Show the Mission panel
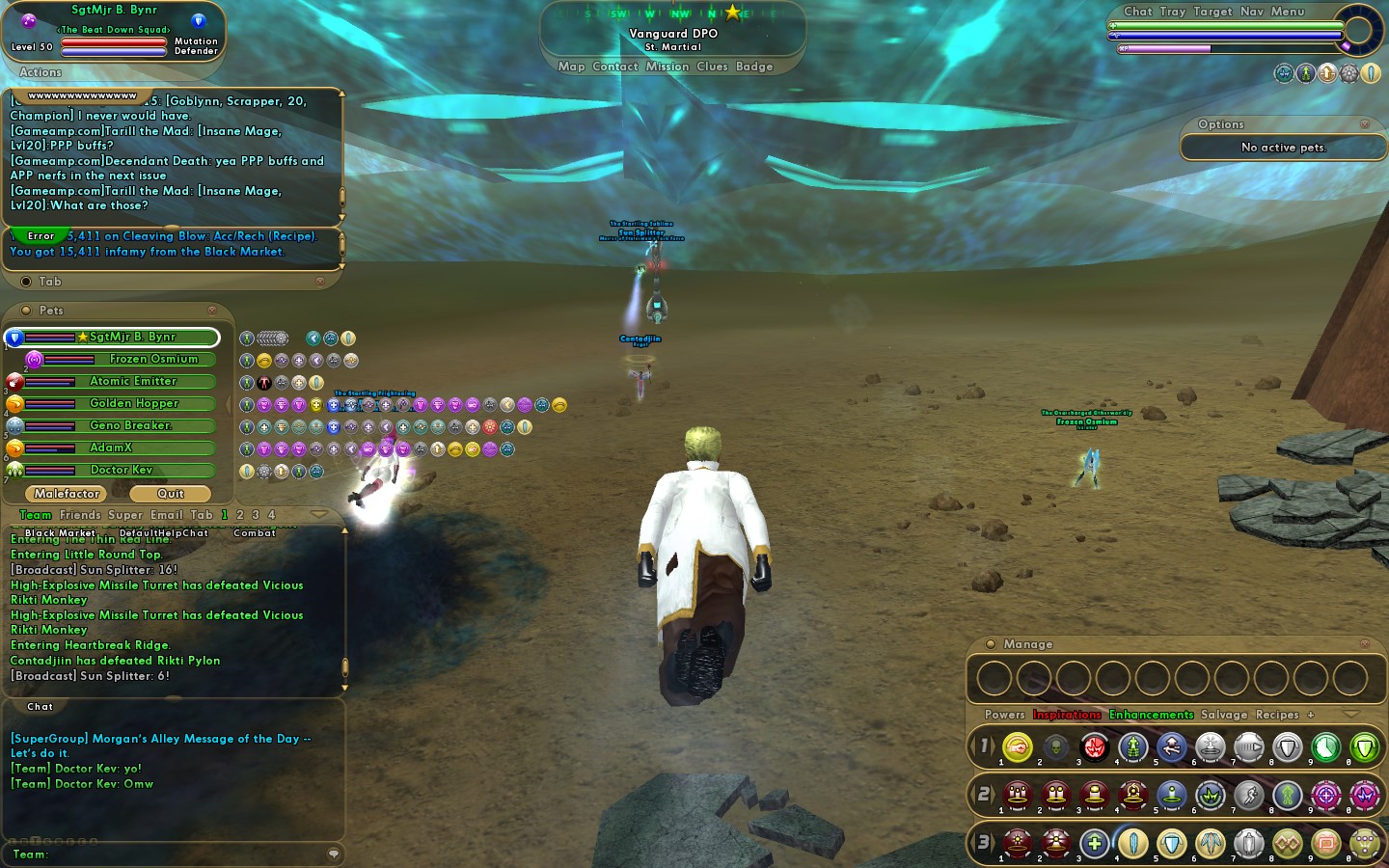The image size is (1389, 868). 667,67
